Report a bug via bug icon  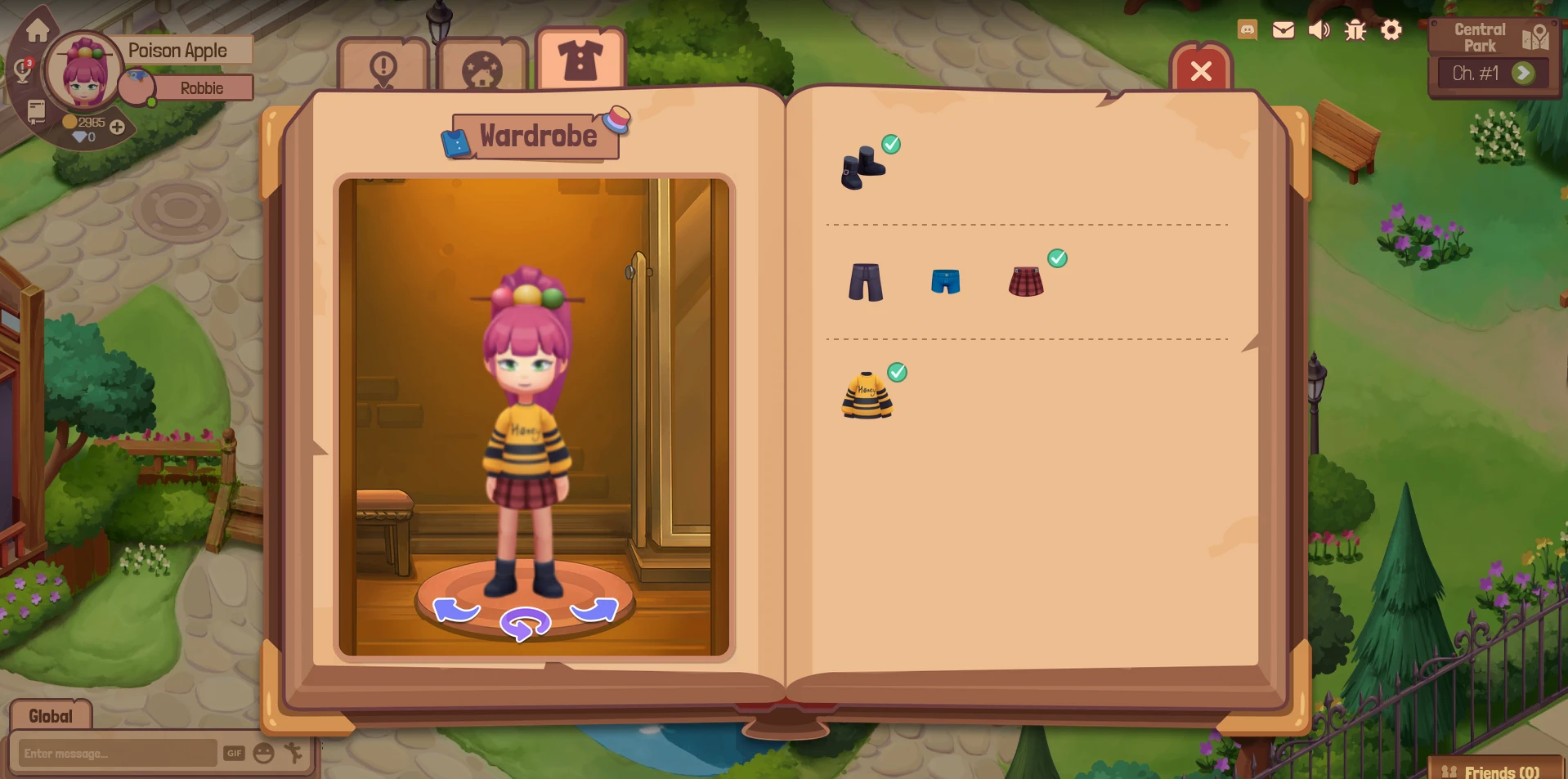tap(1355, 30)
